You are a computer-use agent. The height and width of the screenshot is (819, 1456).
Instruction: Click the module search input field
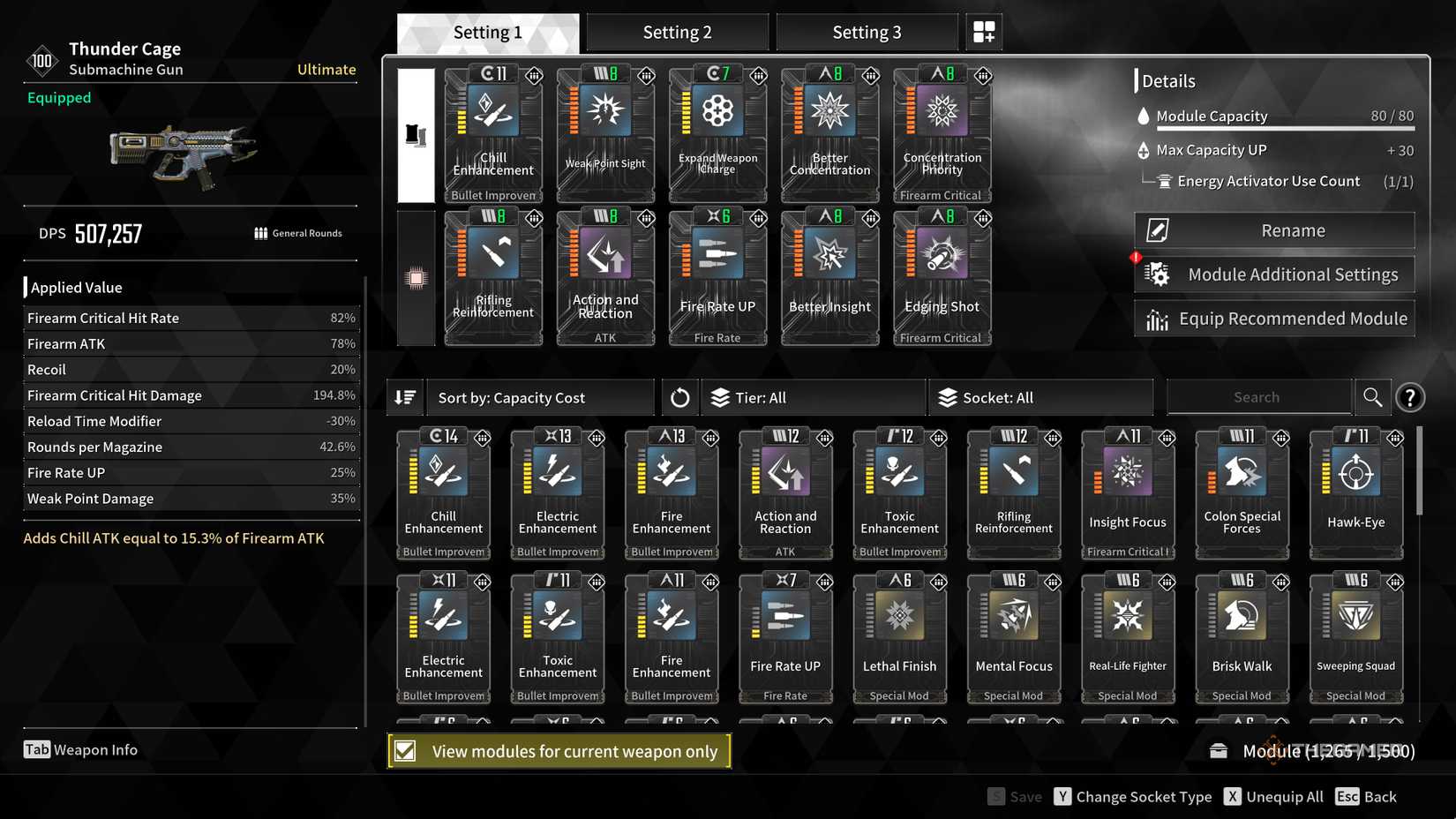1259,397
